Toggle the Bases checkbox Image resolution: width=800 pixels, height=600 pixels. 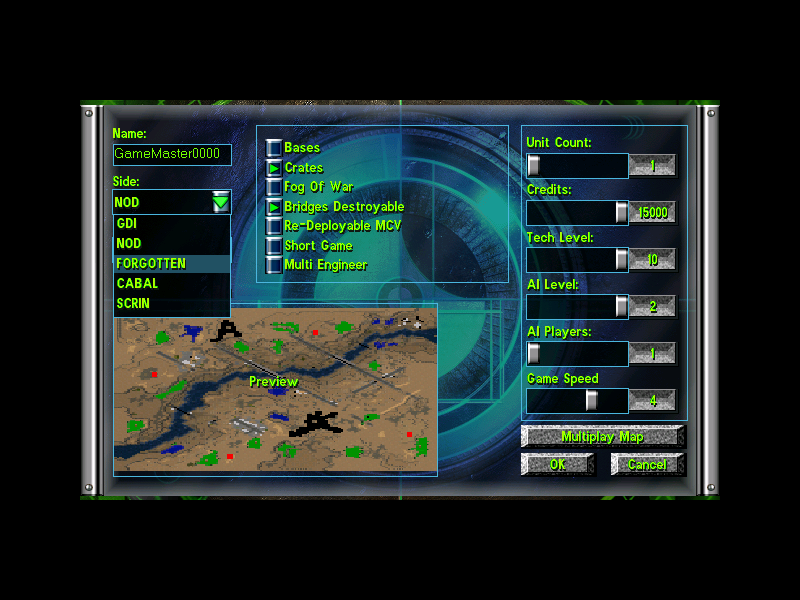pos(273,148)
